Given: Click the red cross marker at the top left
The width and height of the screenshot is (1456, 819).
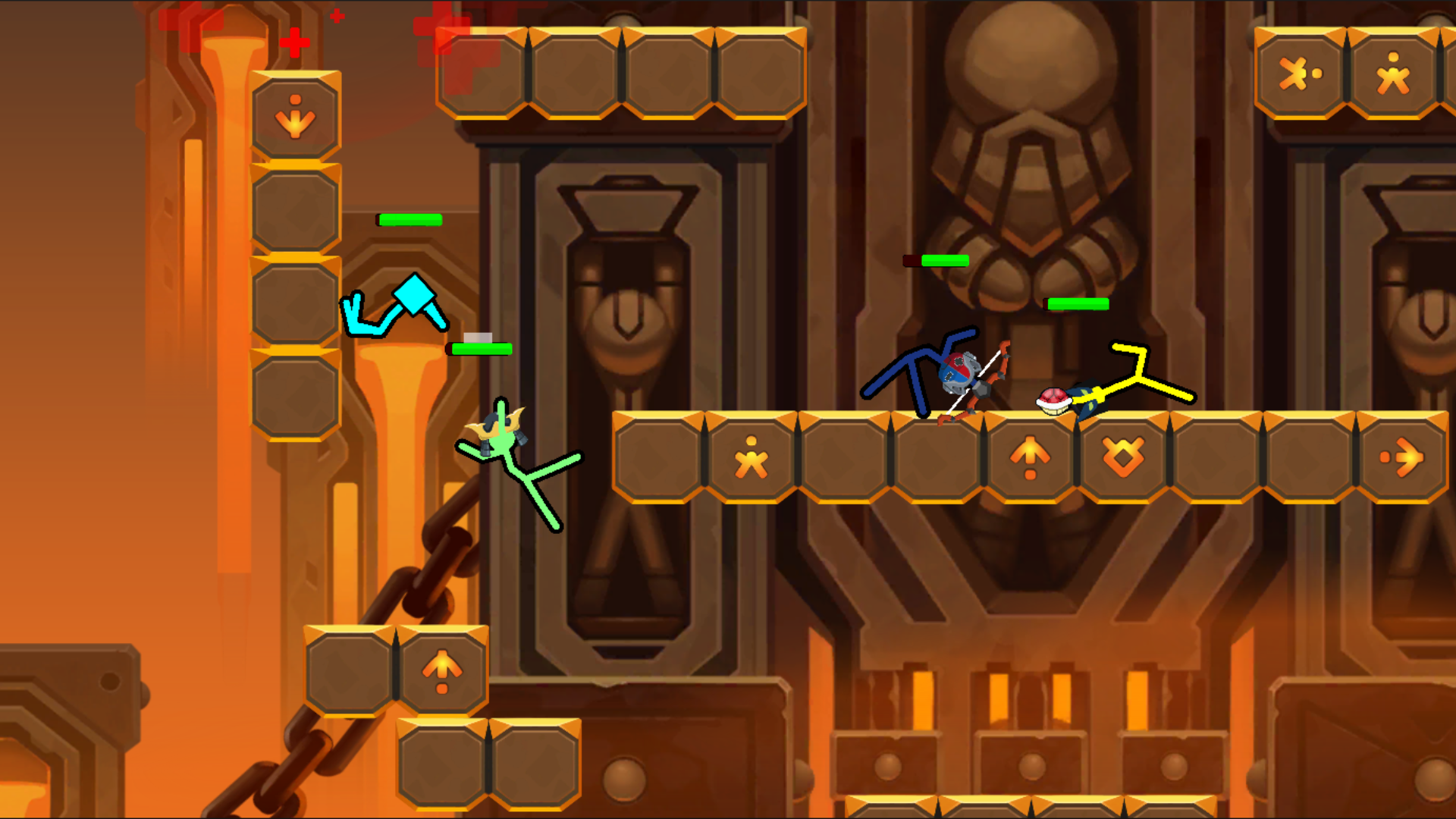Looking at the screenshot, I should point(295,42).
